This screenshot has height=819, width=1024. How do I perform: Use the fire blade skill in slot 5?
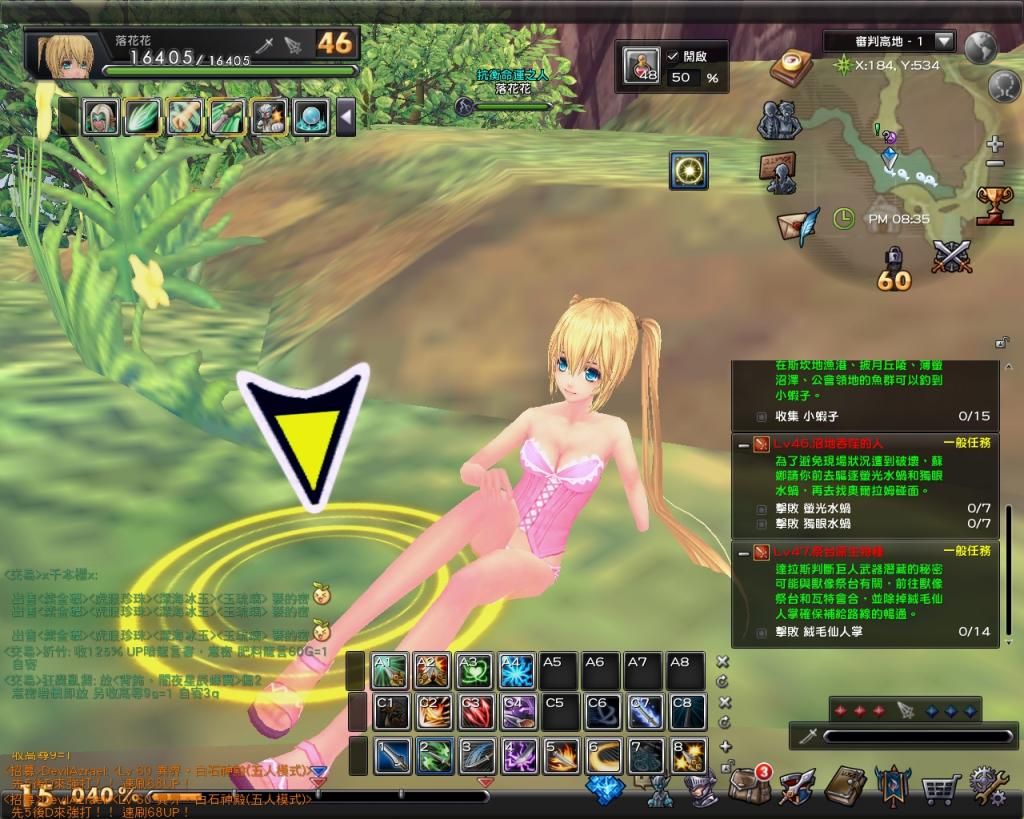click(x=561, y=755)
